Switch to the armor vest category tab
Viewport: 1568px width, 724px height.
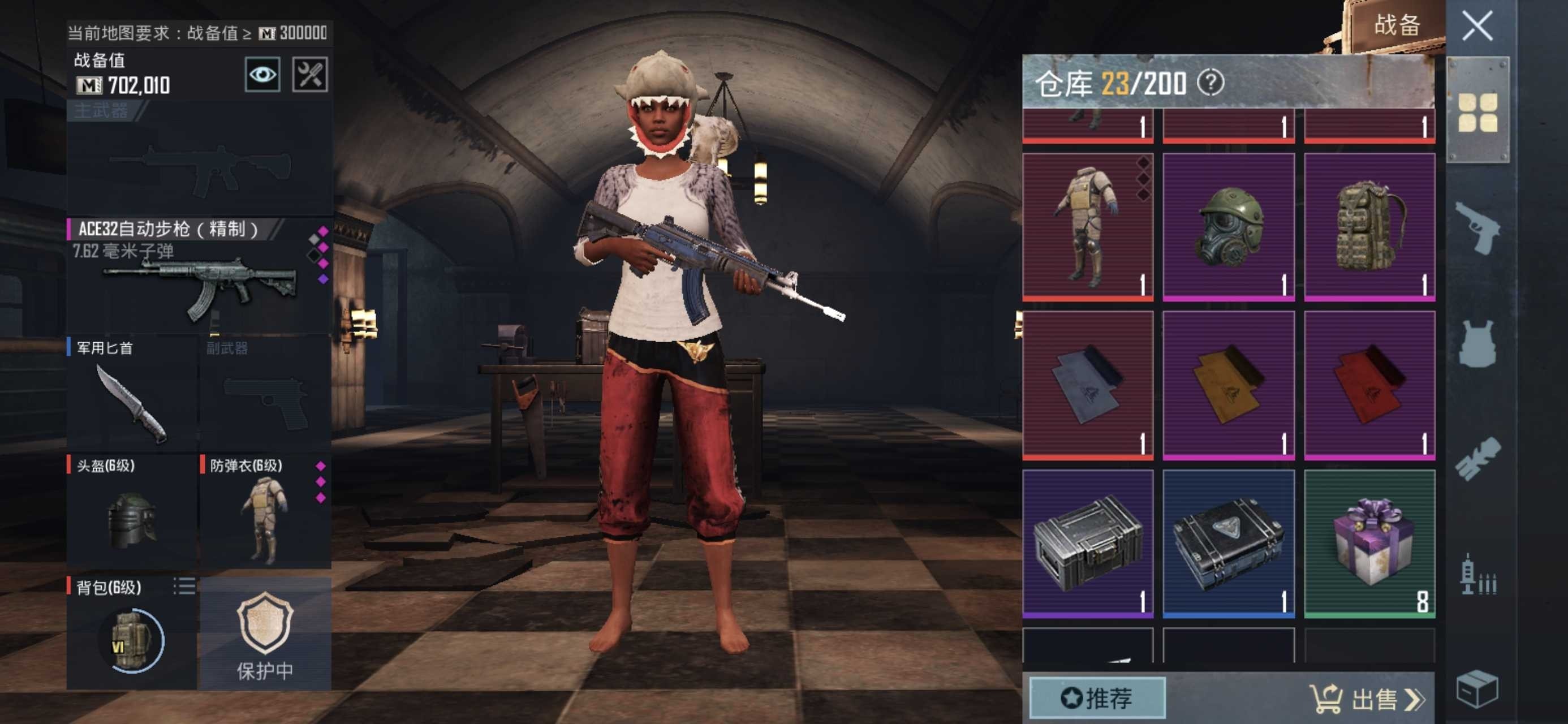click(1477, 343)
